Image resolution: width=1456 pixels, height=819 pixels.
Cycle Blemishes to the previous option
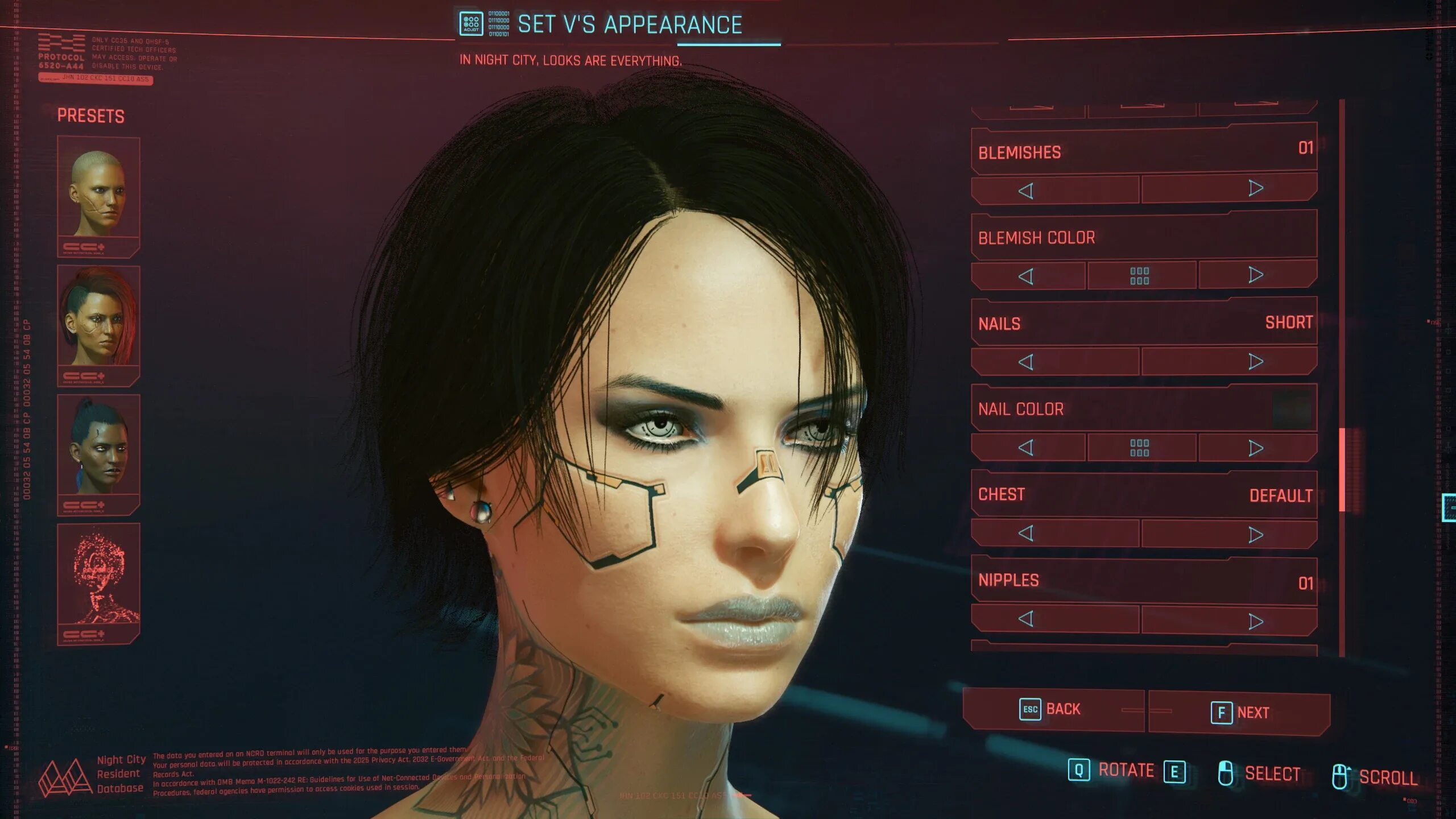(x=1026, y=191)
